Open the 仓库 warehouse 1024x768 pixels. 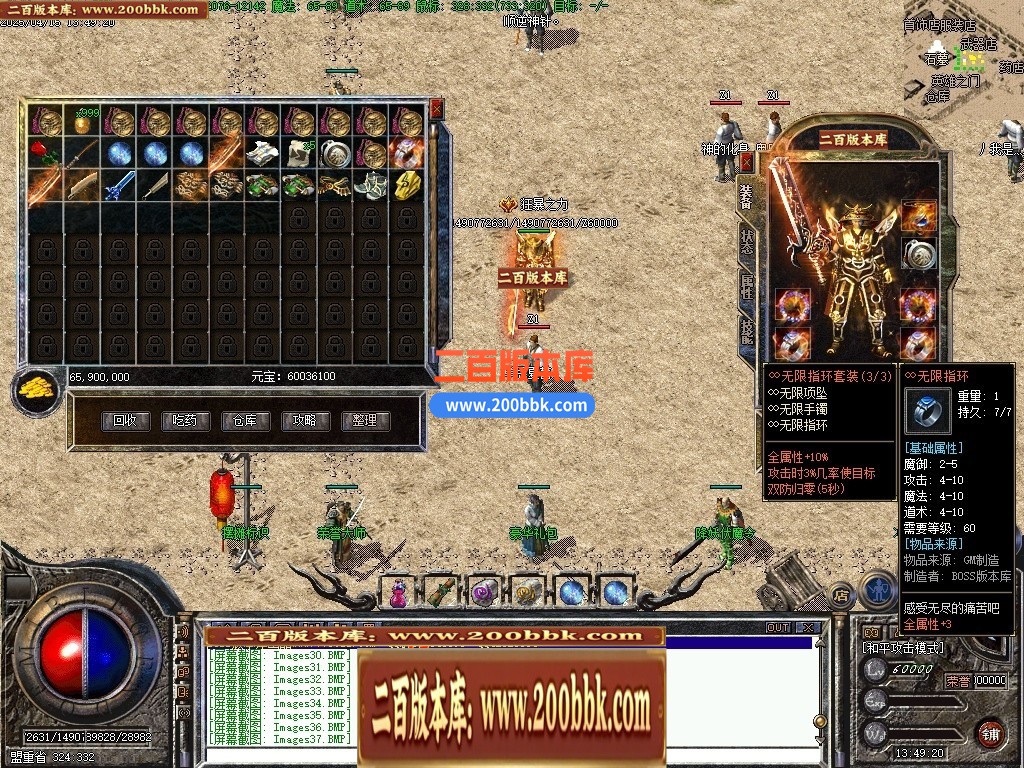[x=245, y=421]
